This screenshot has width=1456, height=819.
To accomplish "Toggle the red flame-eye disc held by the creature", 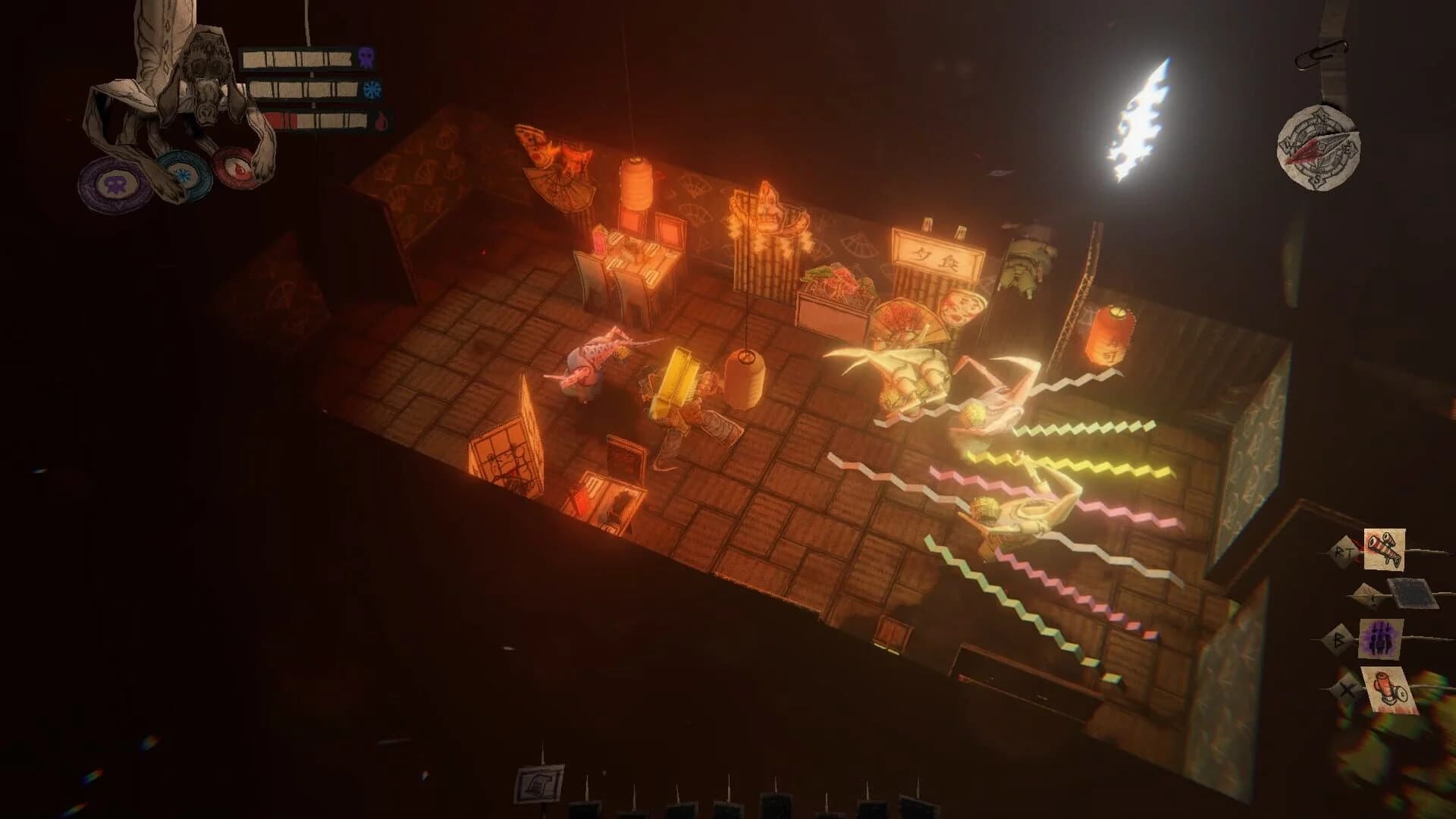I will pos(239,170).
